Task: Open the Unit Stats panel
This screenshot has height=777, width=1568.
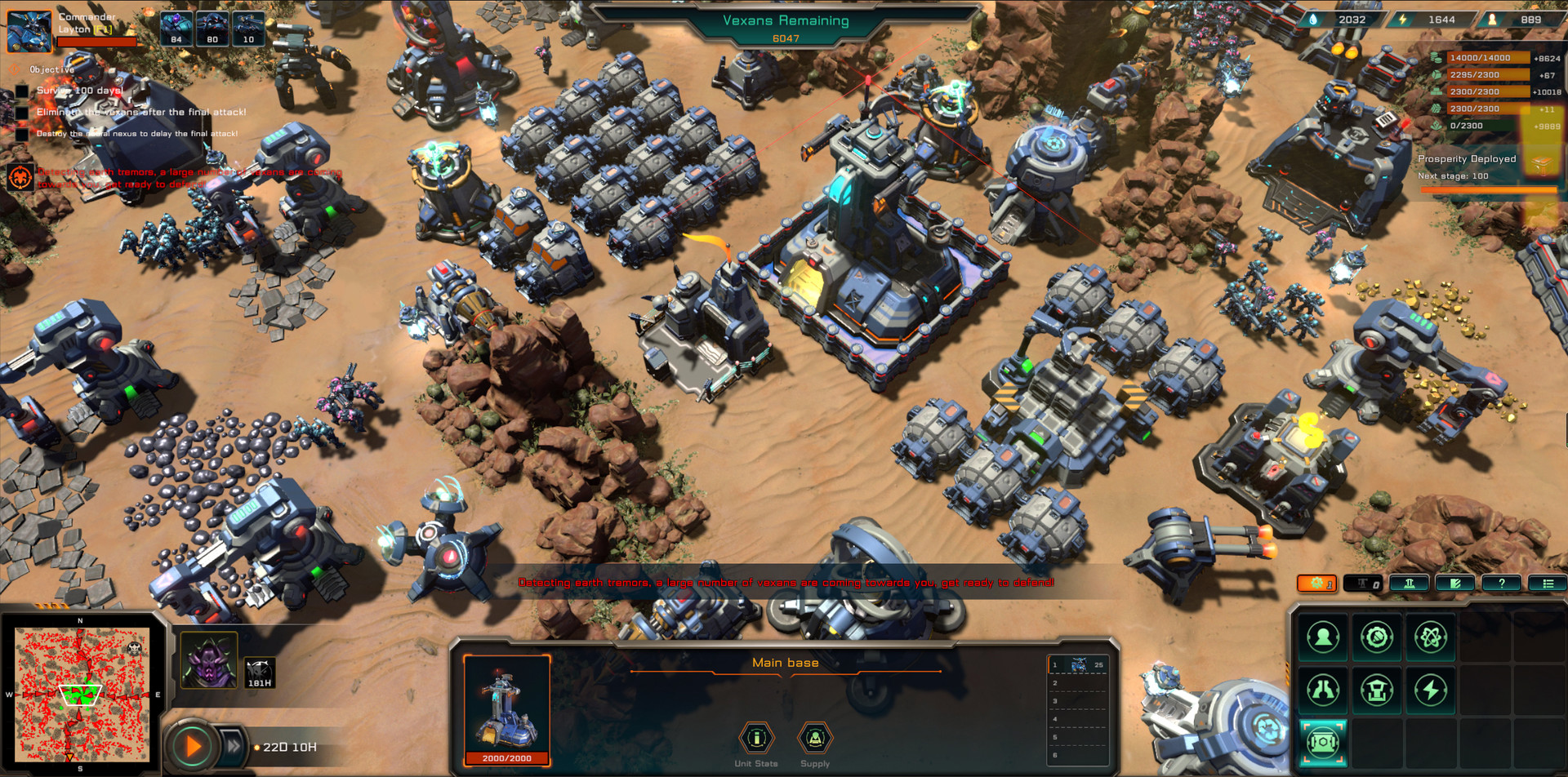Action: click(756, 739)
